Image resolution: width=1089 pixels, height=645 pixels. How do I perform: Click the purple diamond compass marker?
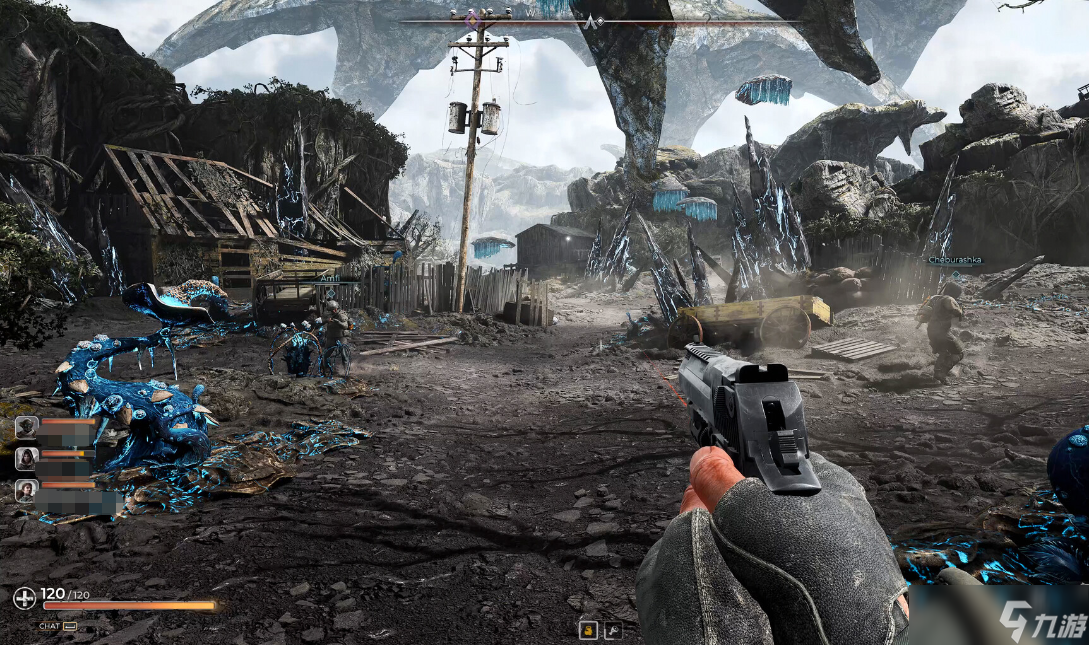point(475,20)
